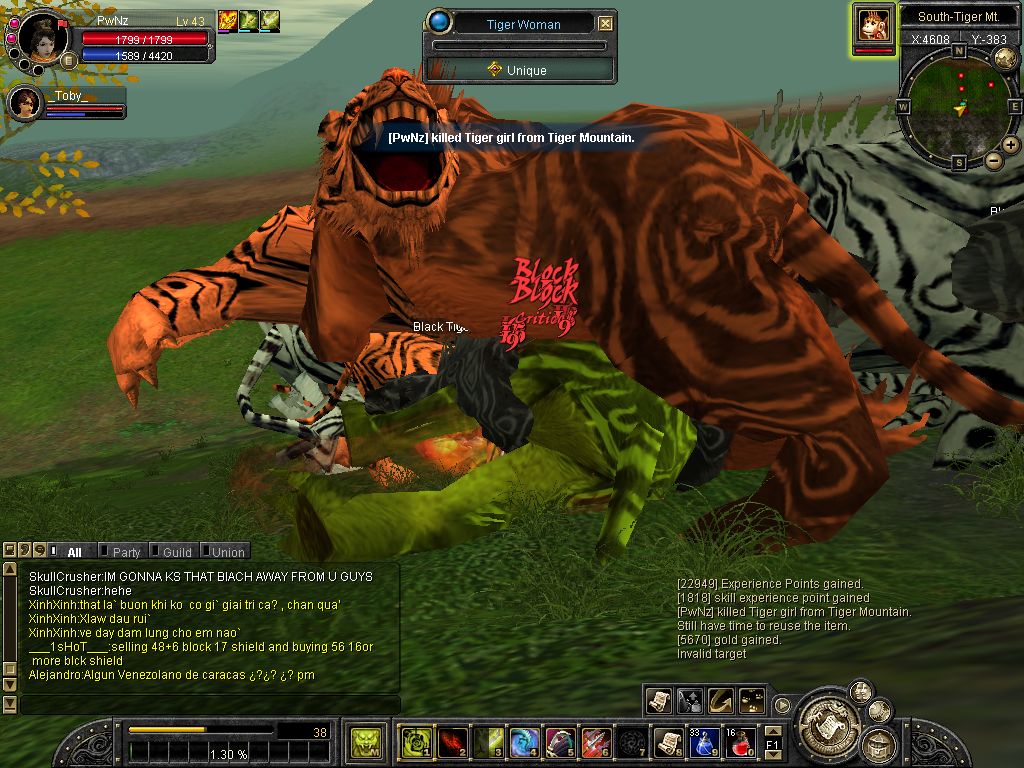Open the Union chat tab
Viewport: 1024px width, 768px height.
(x=227, y=552)
